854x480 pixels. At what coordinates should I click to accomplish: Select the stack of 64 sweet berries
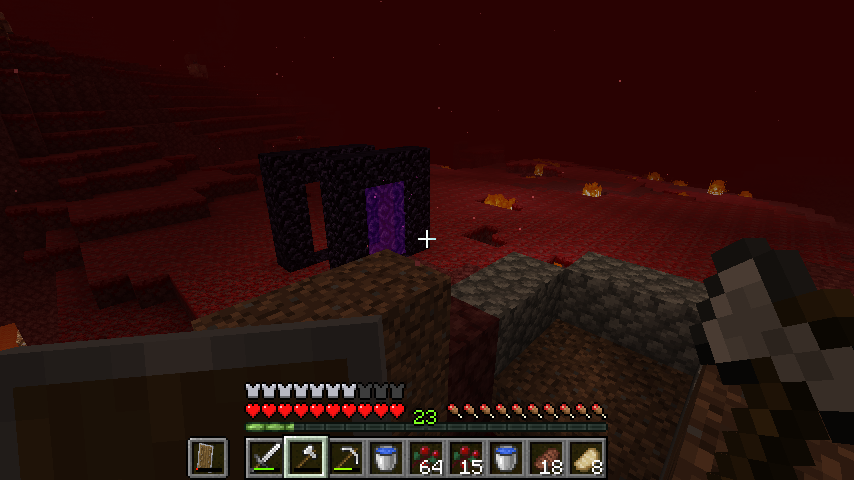point(426,458)
